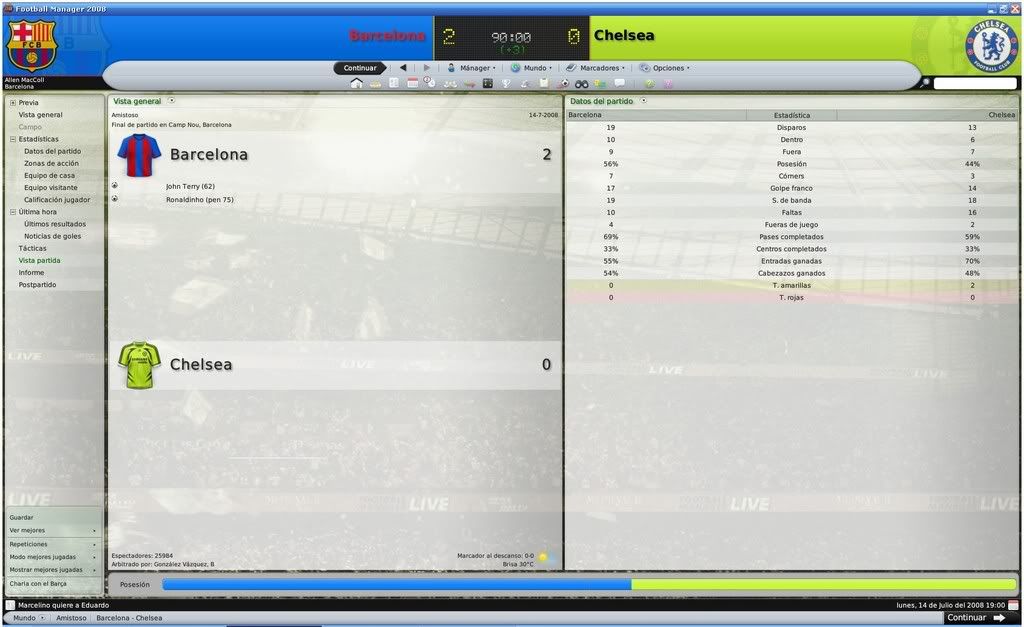Screen dimensions: 1024x627
Task: Close the Football Manager window
Action: pyautogui.click(x=1016, y=7)
